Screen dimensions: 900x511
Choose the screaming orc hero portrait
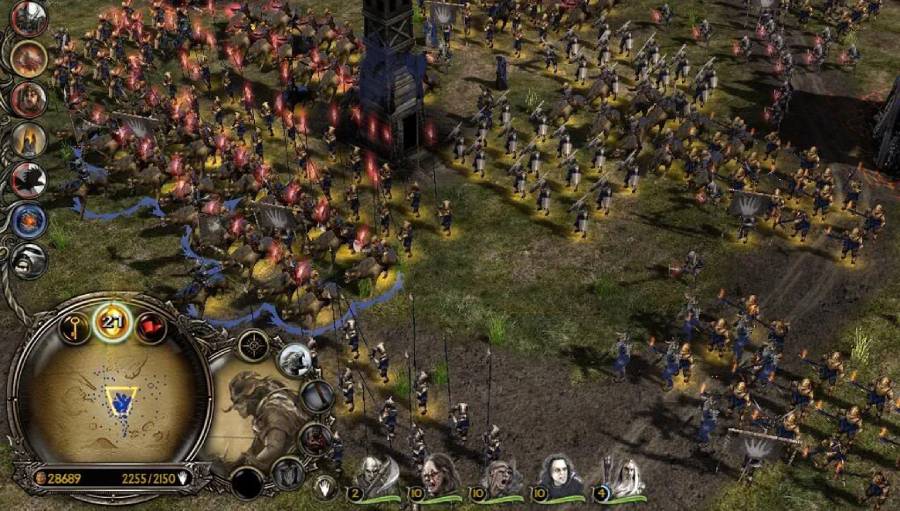tap(500, 477)
